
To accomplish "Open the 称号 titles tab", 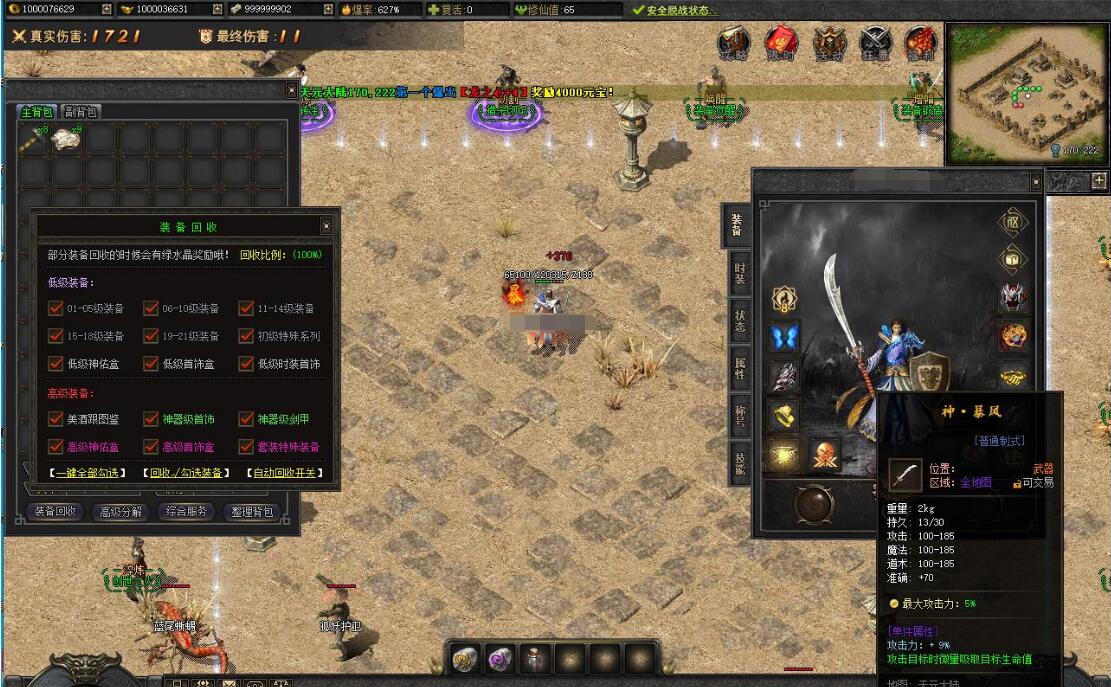I will pyautogui.click(x=739, y=418).
